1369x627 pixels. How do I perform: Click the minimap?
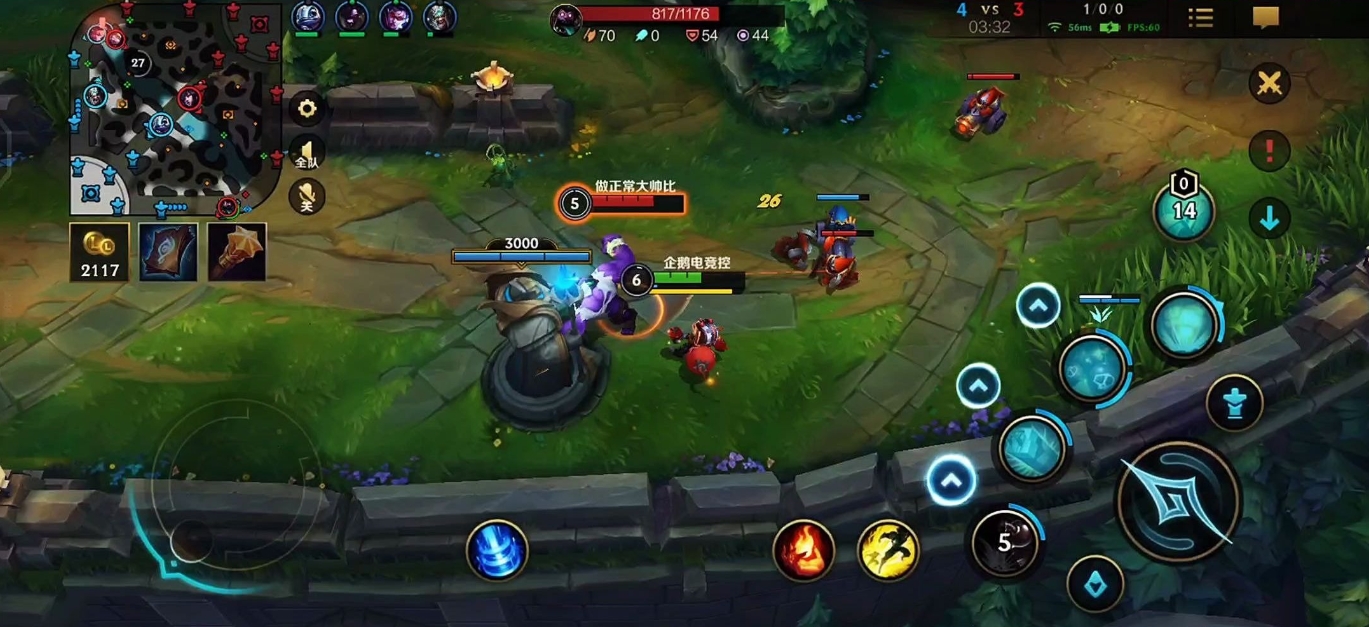tap(175, 108)
